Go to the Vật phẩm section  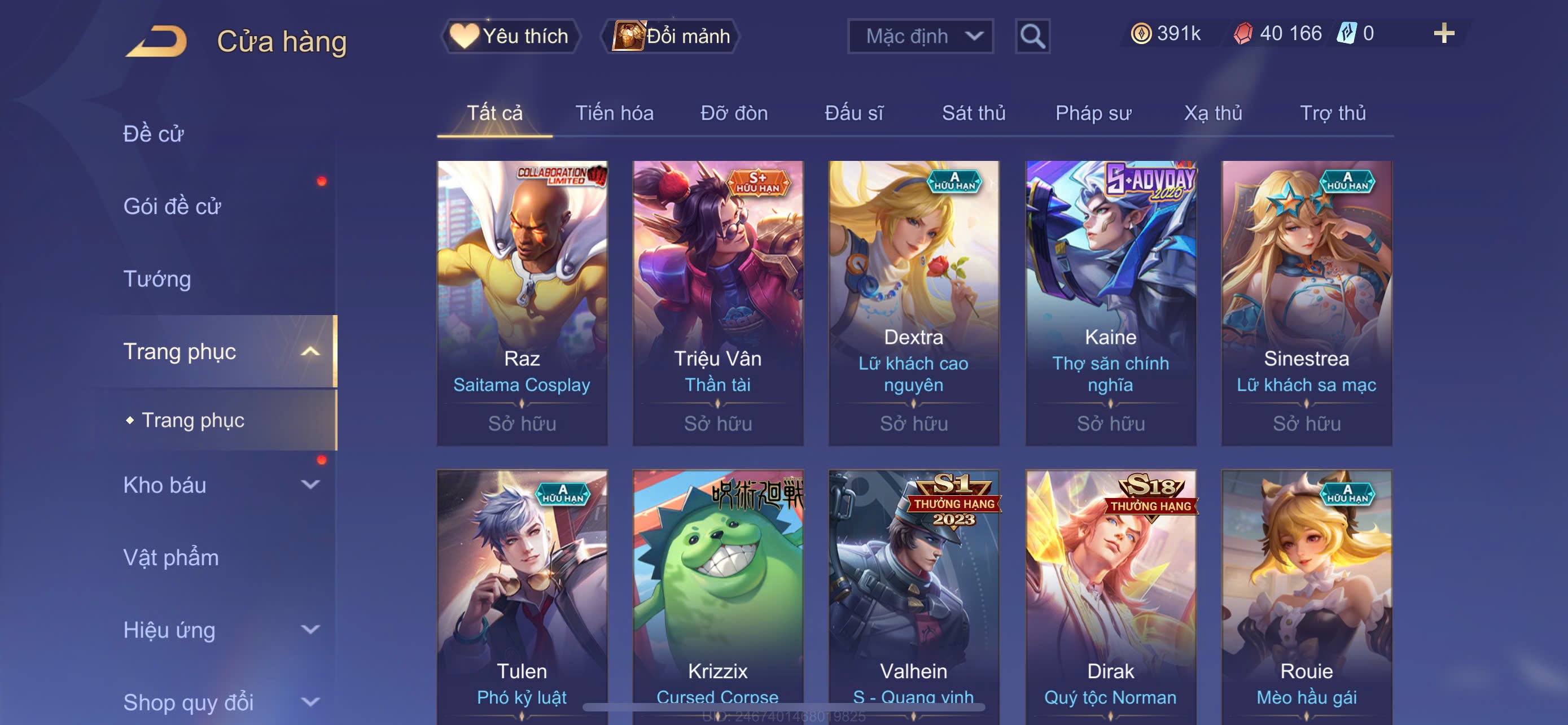[171, 558]
